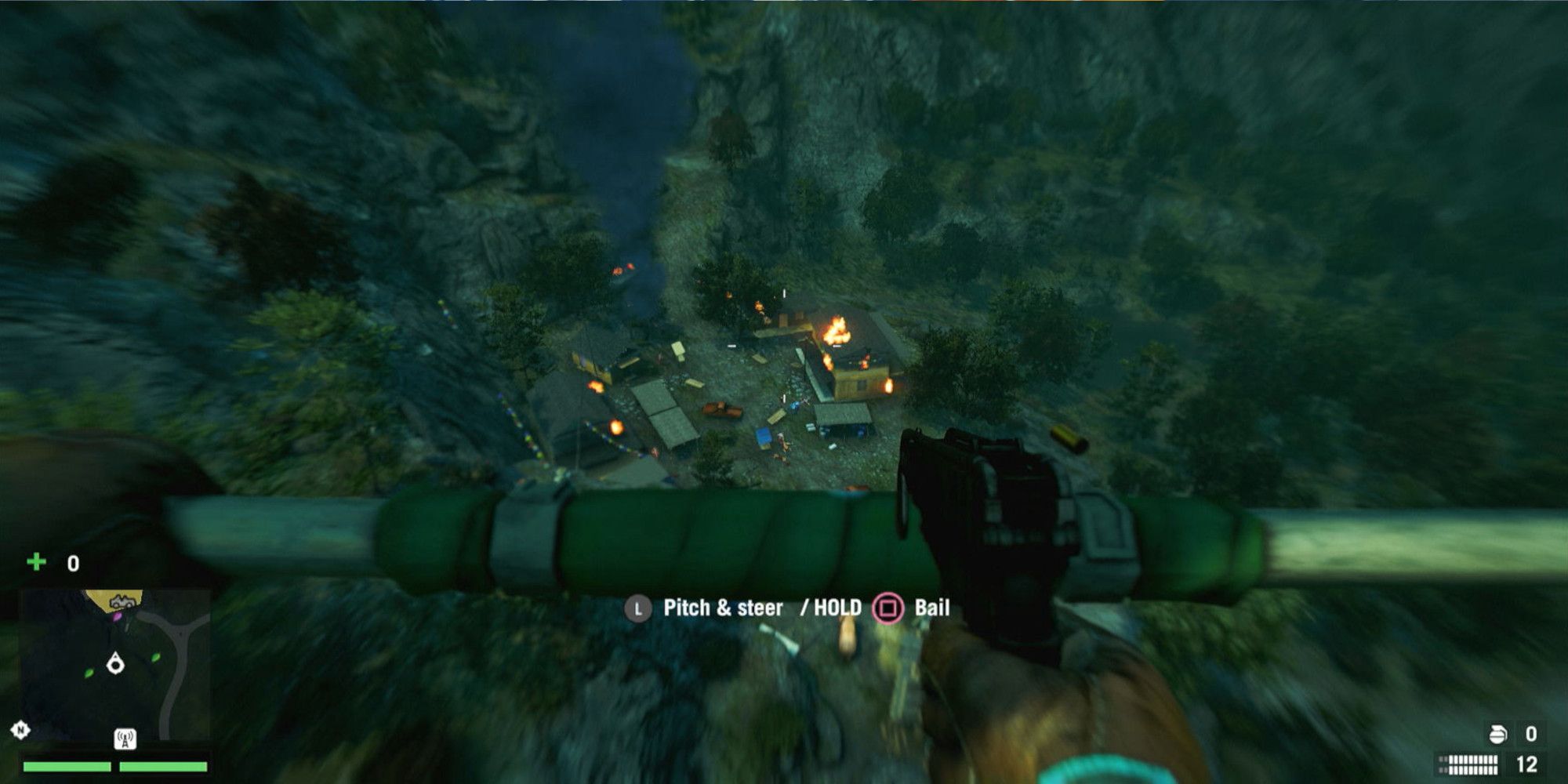Select the buggy vehicle marker on minimap
The height and width of the screenshot is (784, 1568).
tap(120, 603)
